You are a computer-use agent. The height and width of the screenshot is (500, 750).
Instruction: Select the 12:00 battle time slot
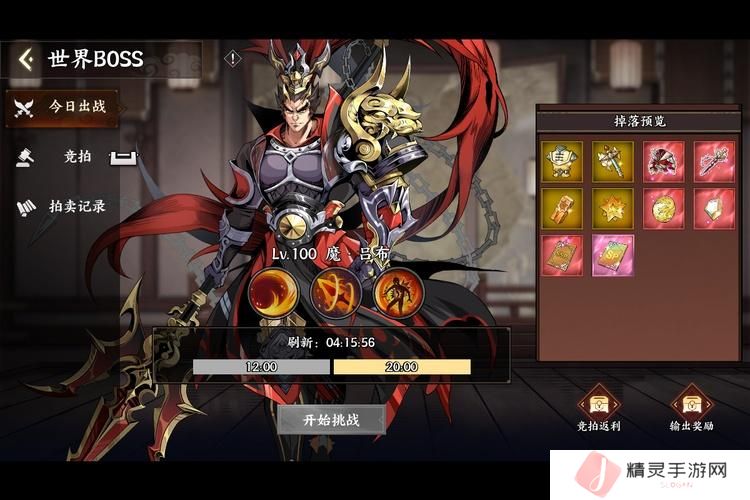click(x=261, y=367)
